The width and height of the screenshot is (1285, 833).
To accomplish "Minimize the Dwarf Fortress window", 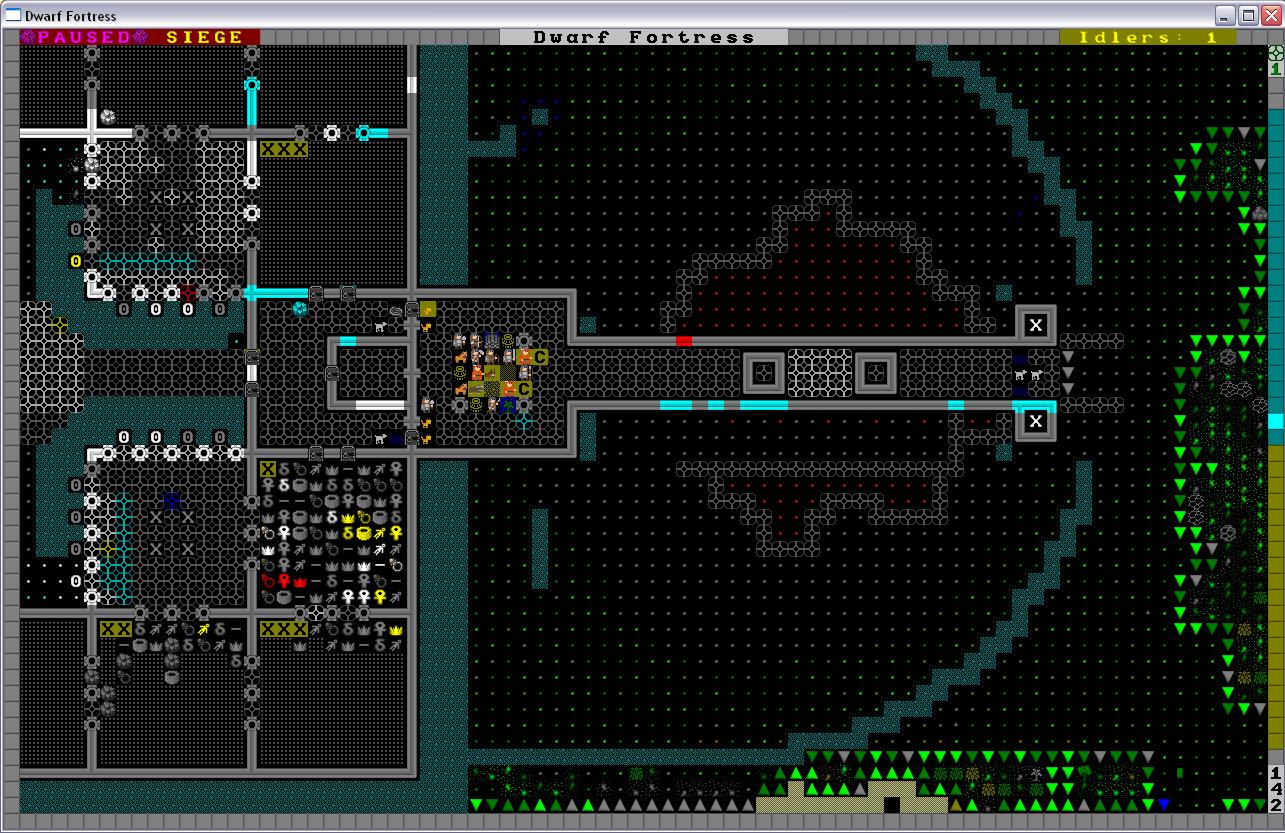I will pyautogui.click(x=1226, y=15).
